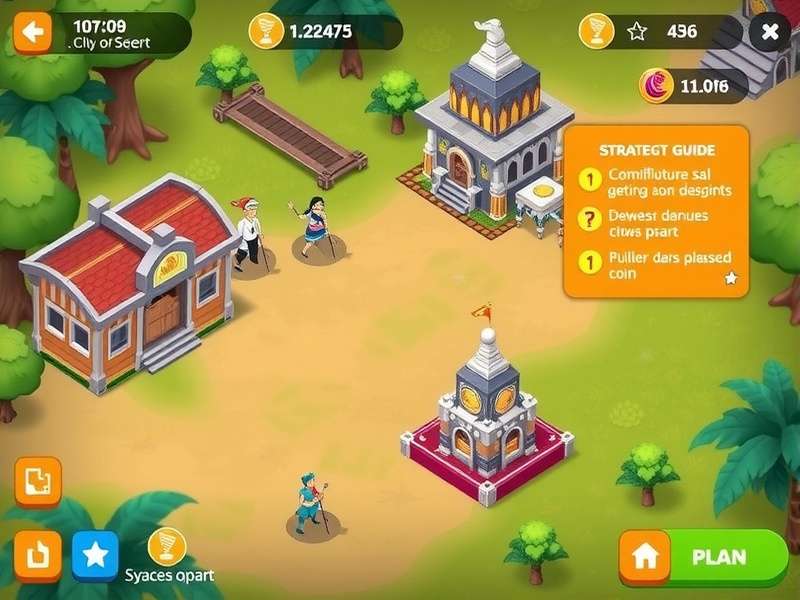The height and width of the screenshot is (600, 800).
Task: Click the orange home icon beside PLAN
Action: [645, 557]
